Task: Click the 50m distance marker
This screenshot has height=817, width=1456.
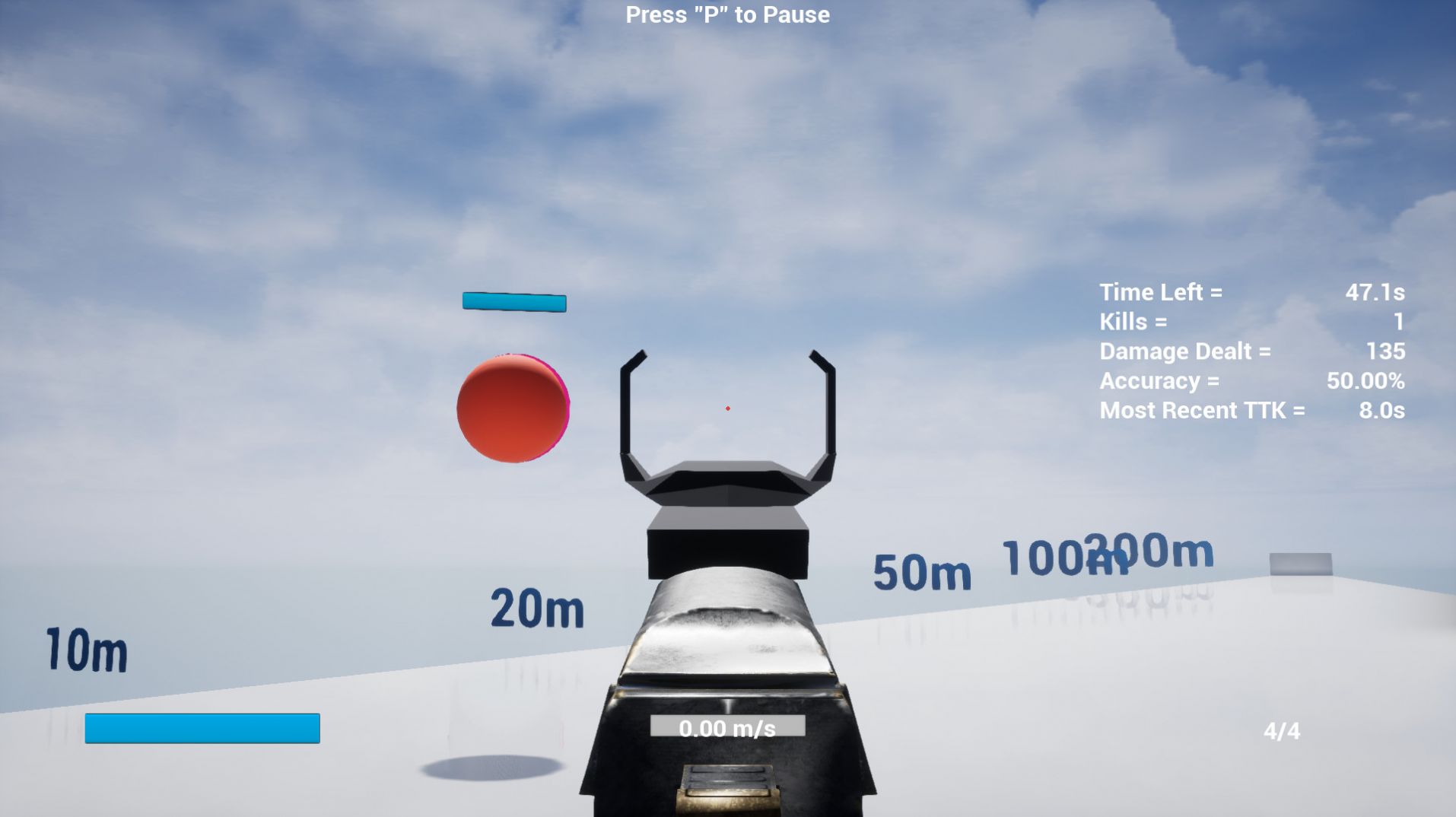Action: coord(921,574)
